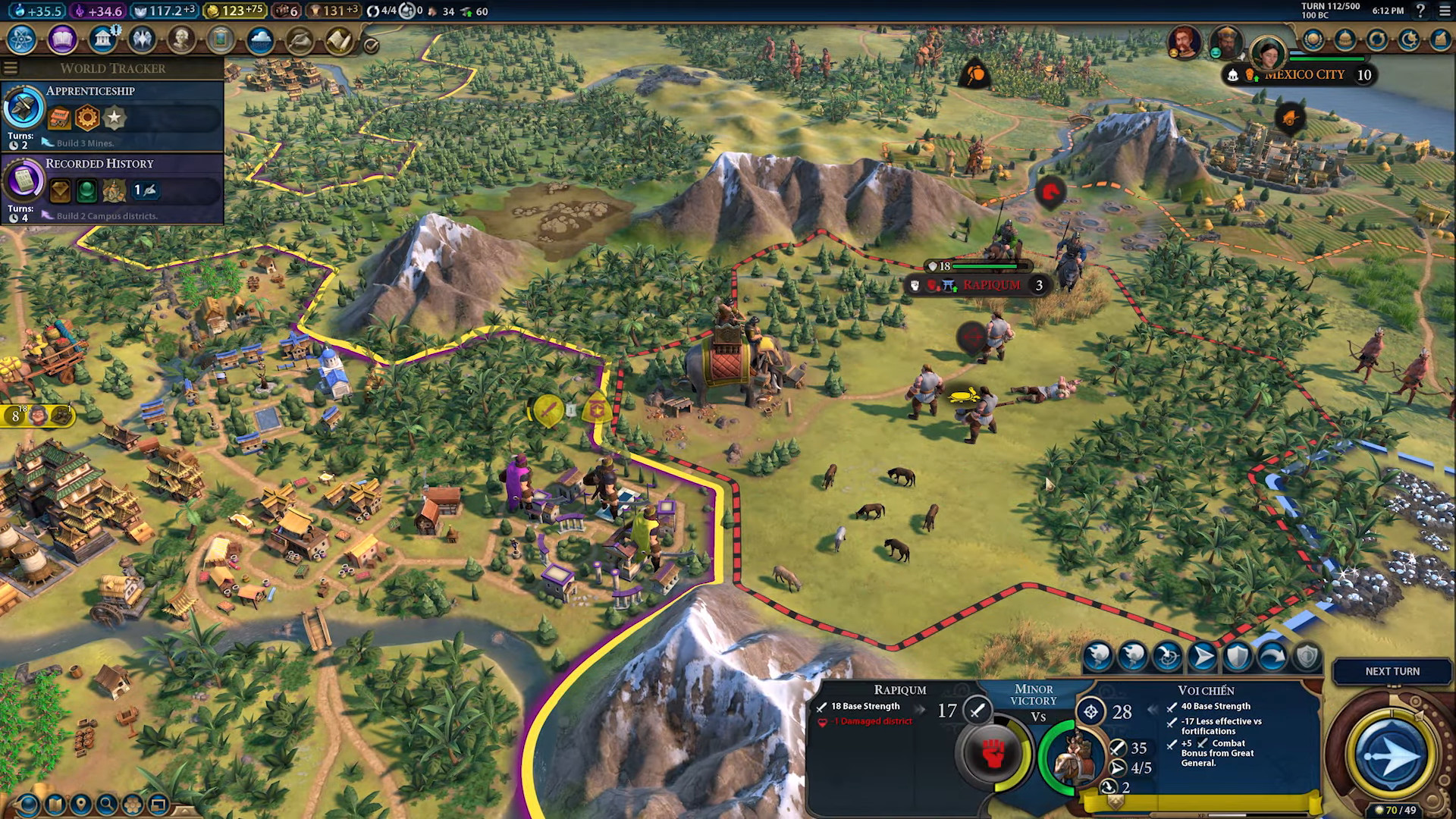The height and width of the screenshot is (819, 1456).
Task: Click the Rapiqum city banner
Action: pos(990,285)
